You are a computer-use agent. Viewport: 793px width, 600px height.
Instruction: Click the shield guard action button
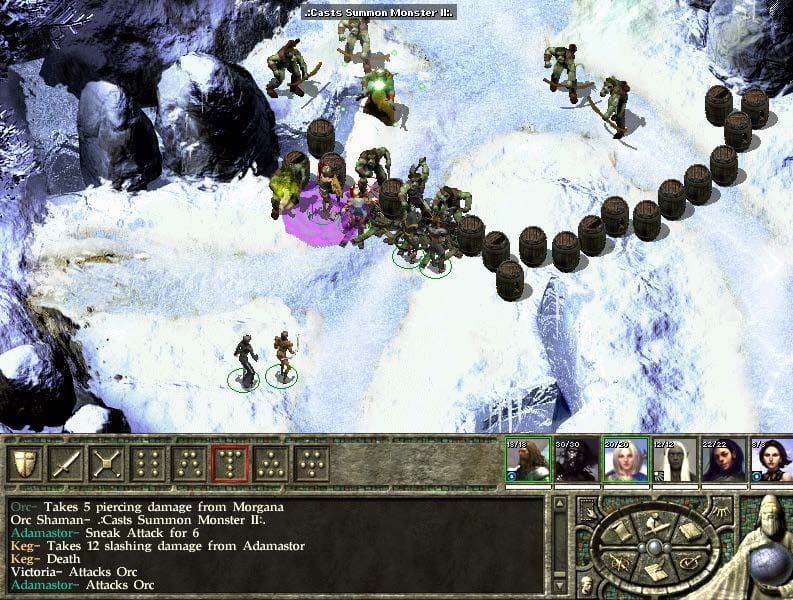[x=24, y=463]
